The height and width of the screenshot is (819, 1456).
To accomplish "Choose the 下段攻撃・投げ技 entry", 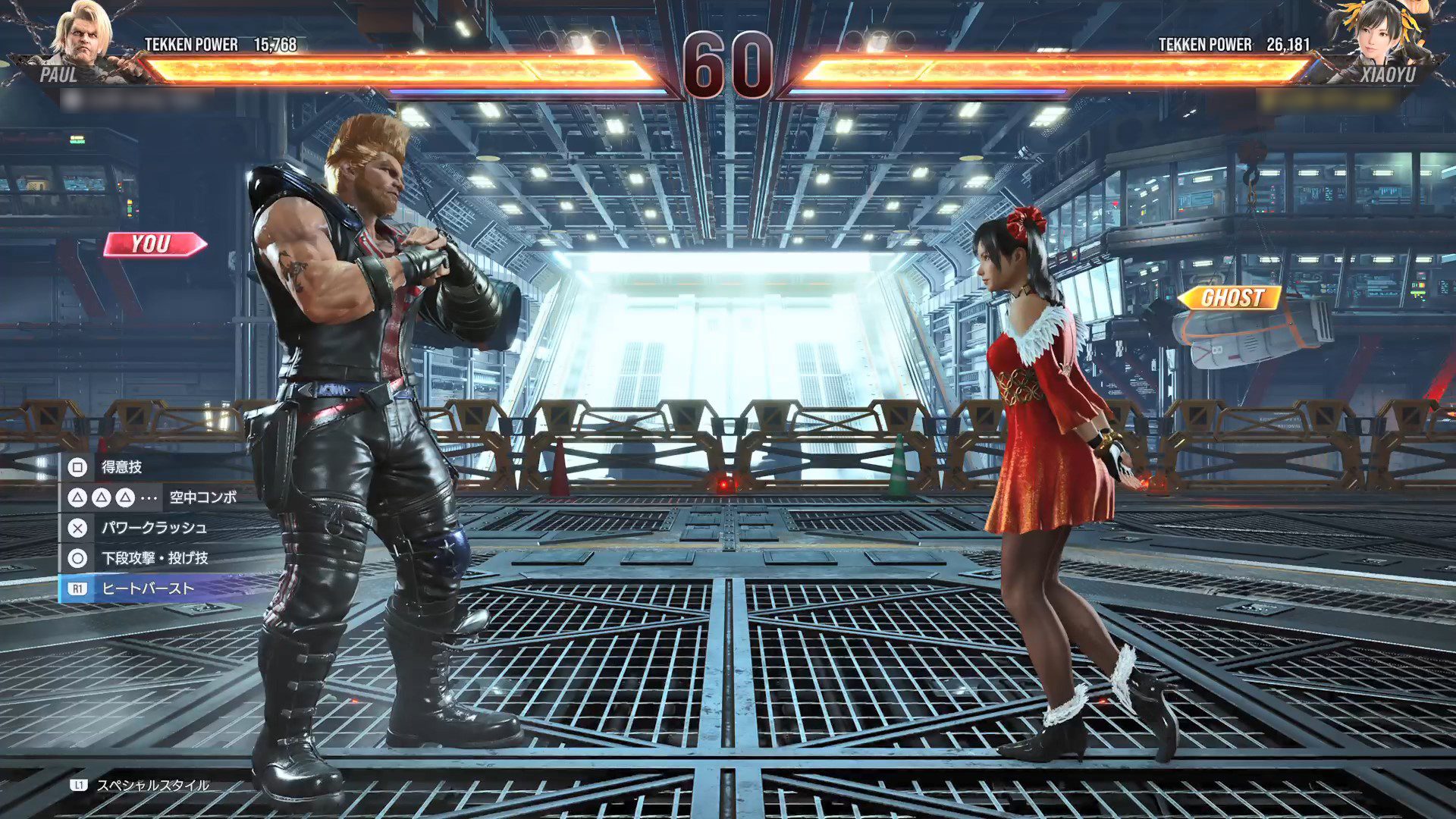I will 155,558.
